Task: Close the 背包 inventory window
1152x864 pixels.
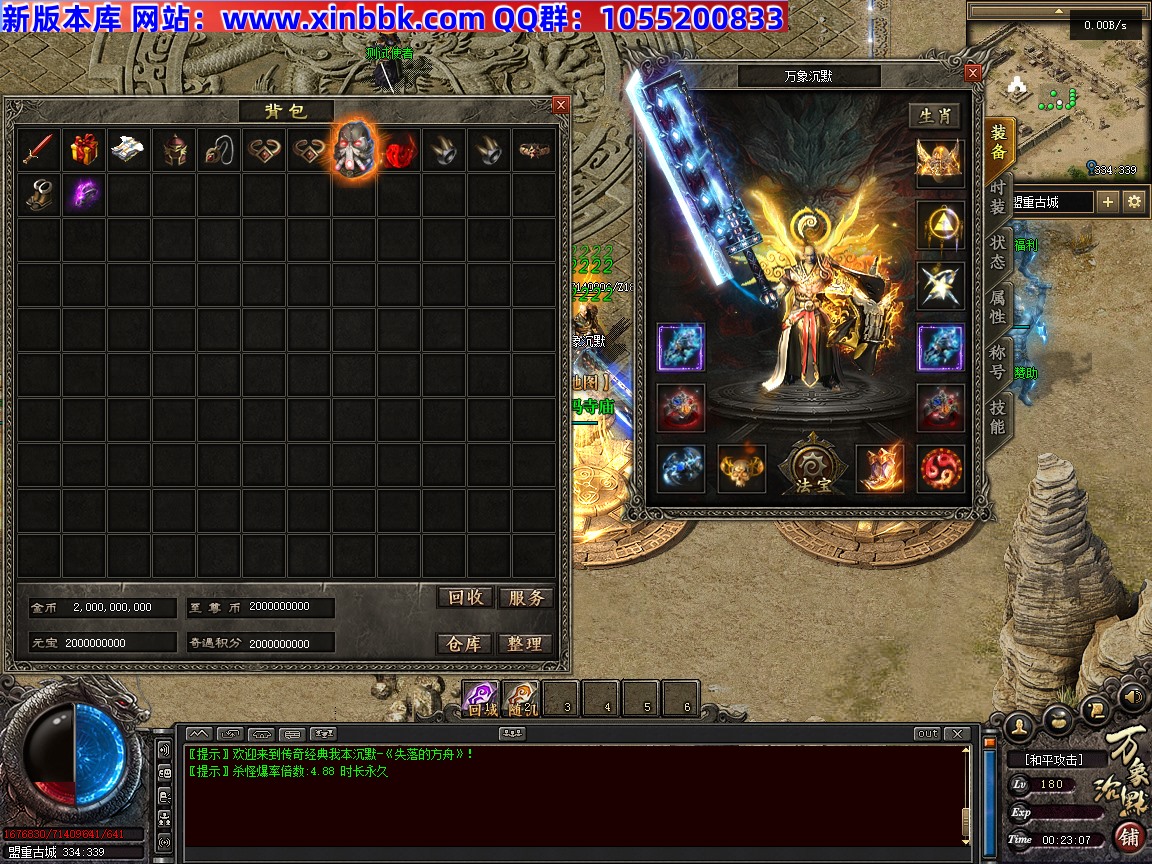Action: tap(560, 105)
